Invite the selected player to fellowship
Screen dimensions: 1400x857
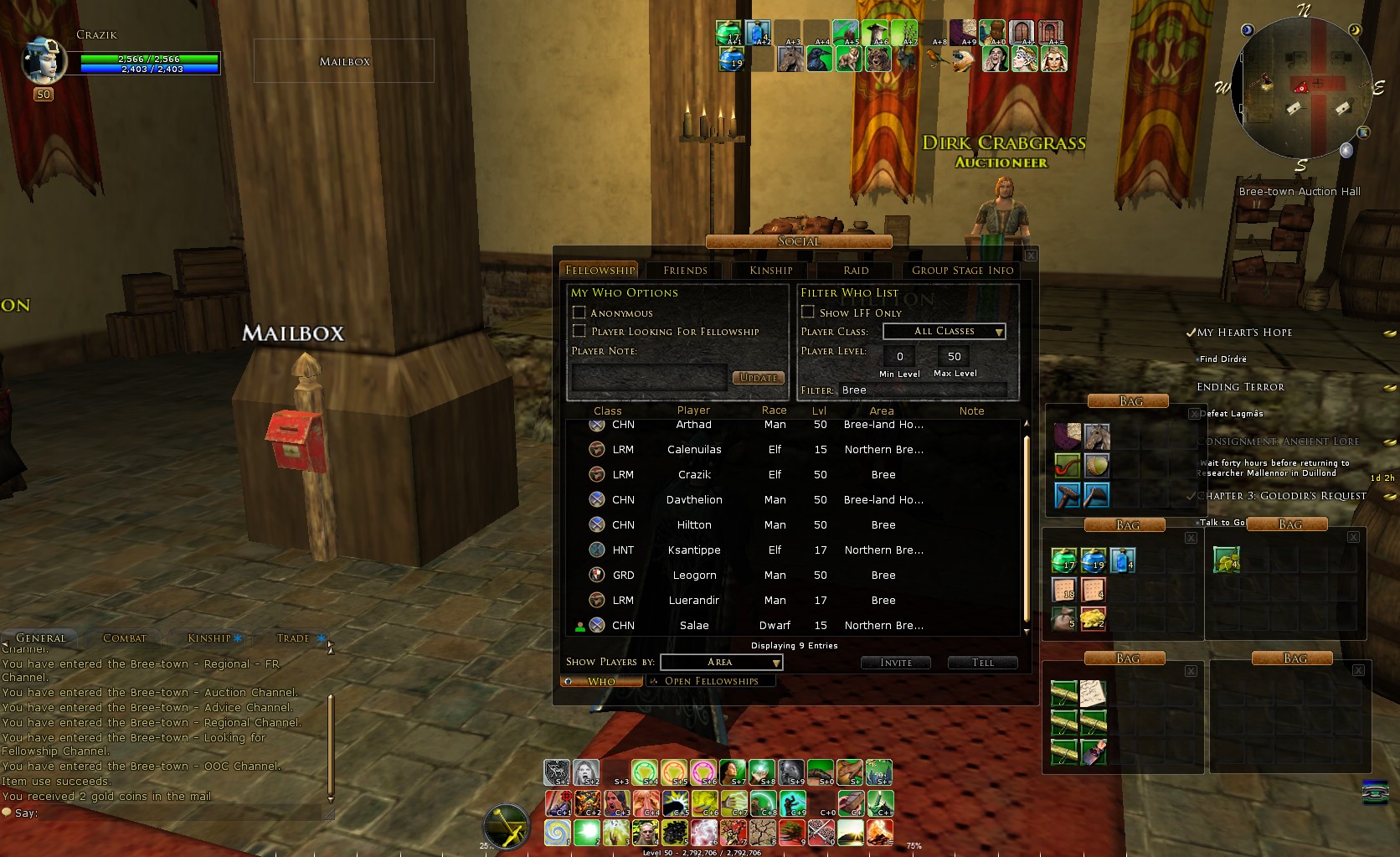coord(896,663)
